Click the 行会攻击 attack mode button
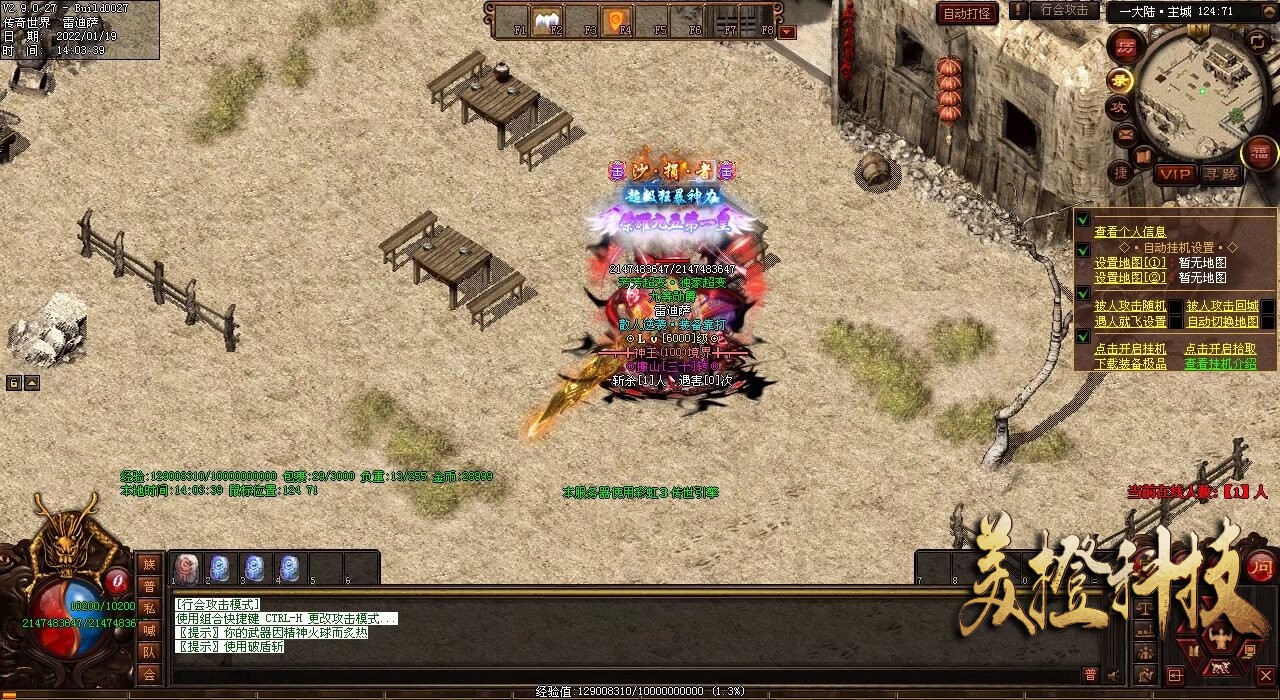Viewport: 1280px width, 700px height. [1063, 10]
